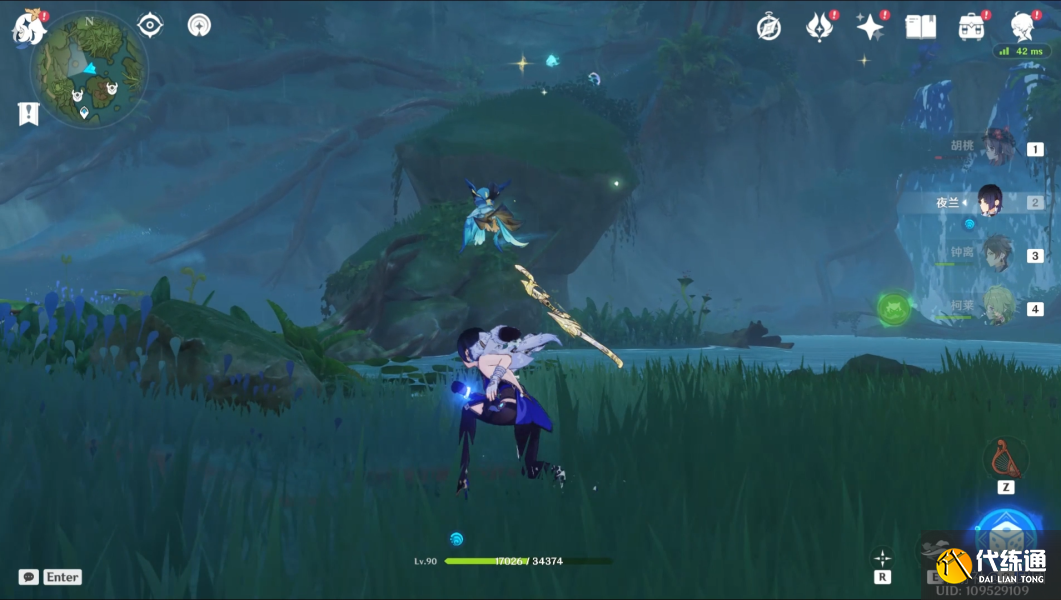Click the circular star signal icon

[x=199, y=25]
